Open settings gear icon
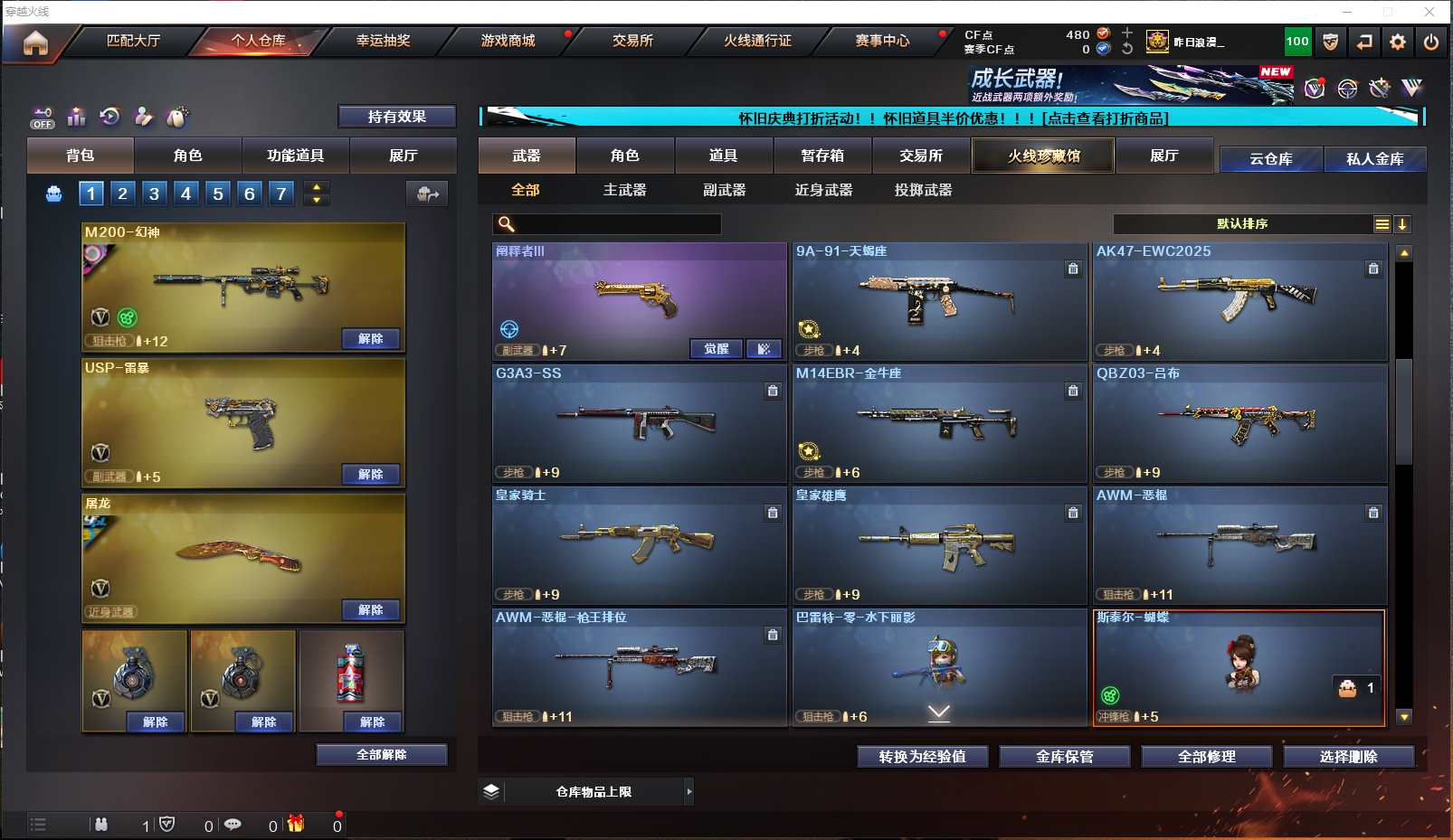This screenshot has width=1453, height=840. [x=1398, y=42]
